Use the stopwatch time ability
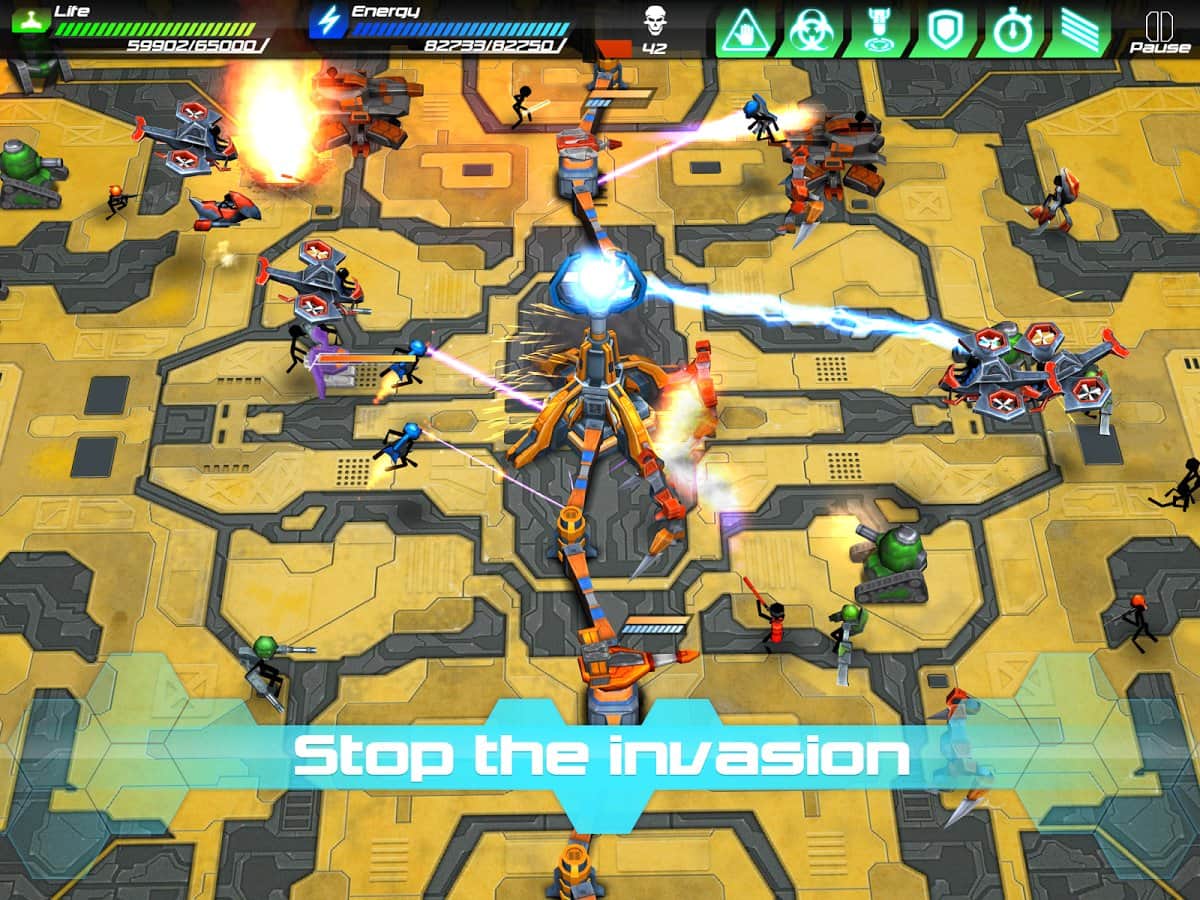 click(1010, 30)
